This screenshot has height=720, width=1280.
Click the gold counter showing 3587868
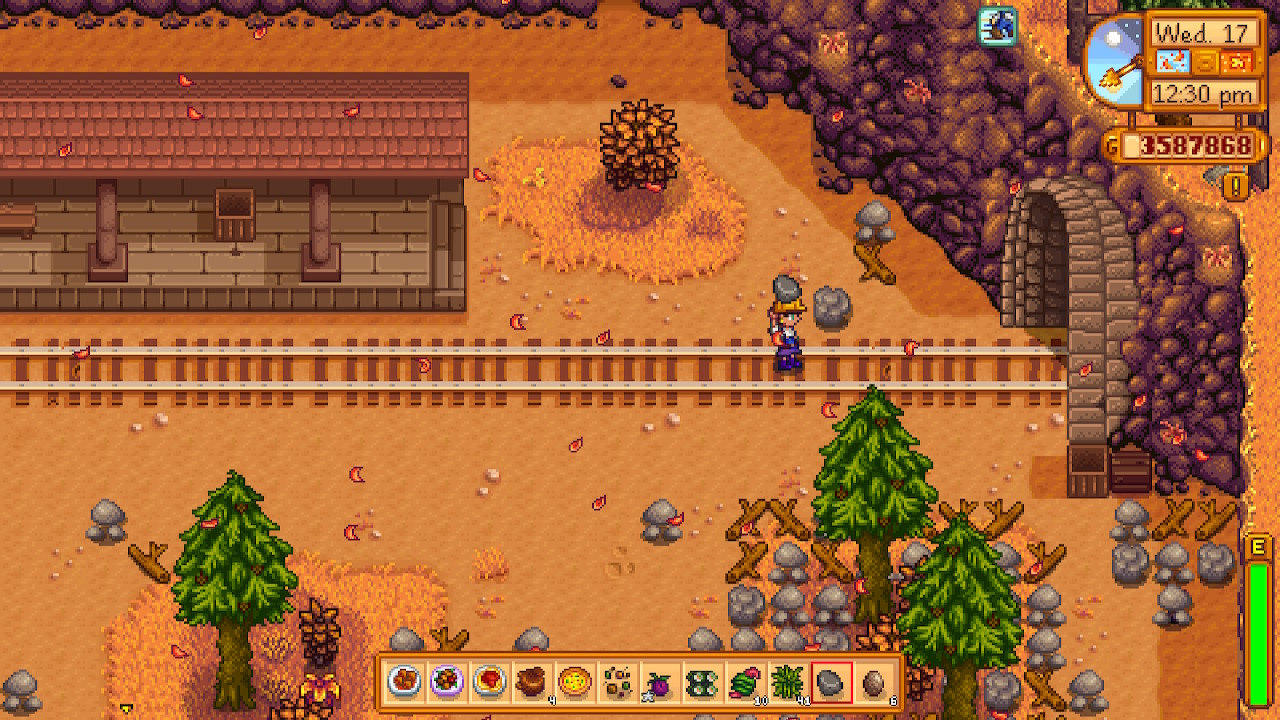[1192, 146]
